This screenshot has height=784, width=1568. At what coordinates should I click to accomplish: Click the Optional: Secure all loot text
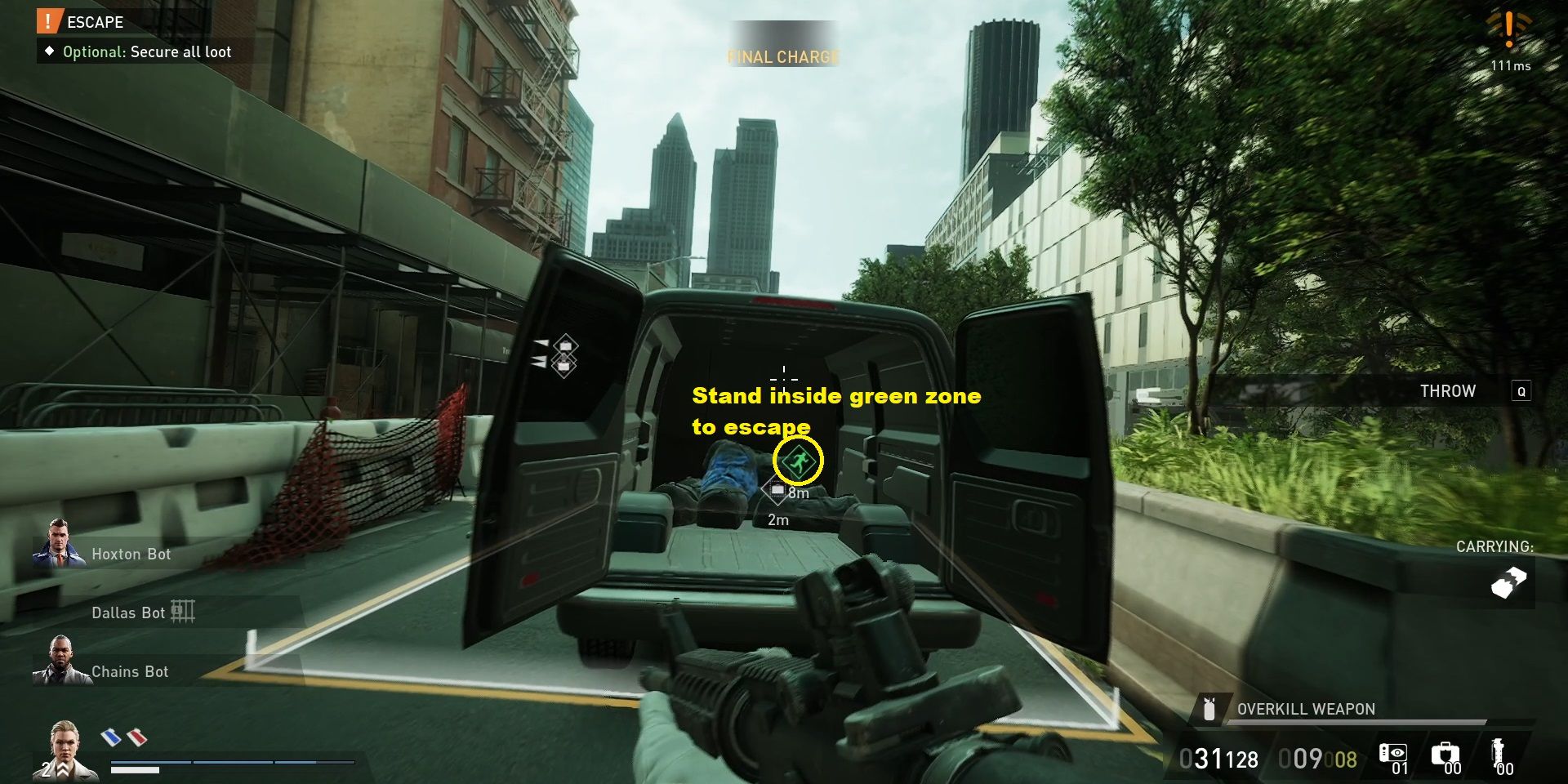(x=147, y=51)
